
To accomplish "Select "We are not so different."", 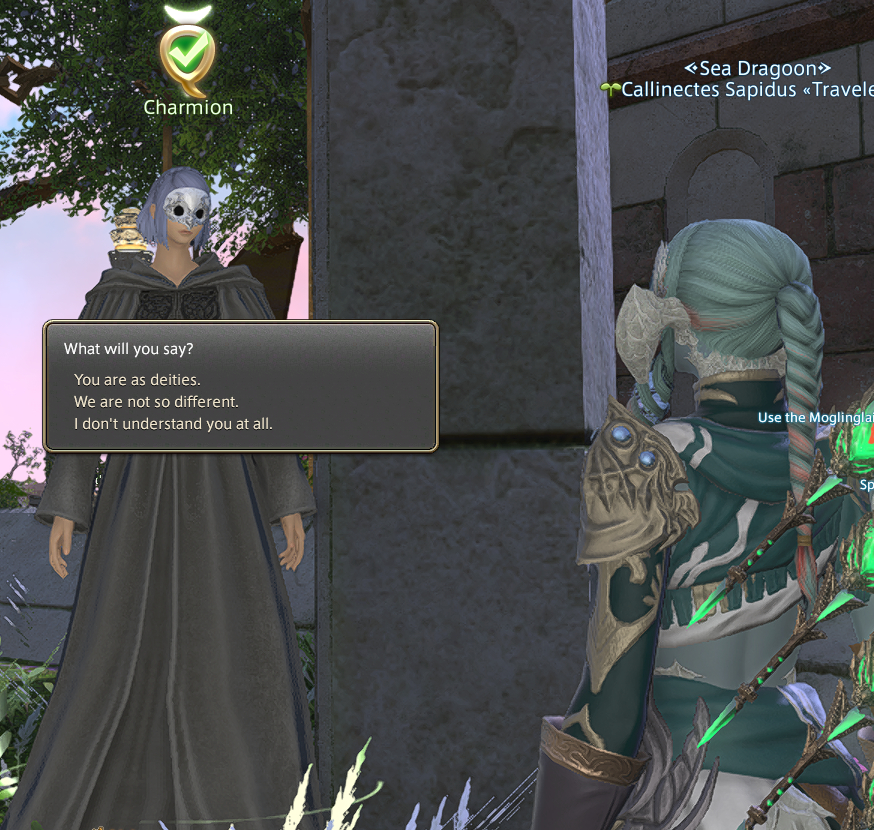I will point(156,402).
